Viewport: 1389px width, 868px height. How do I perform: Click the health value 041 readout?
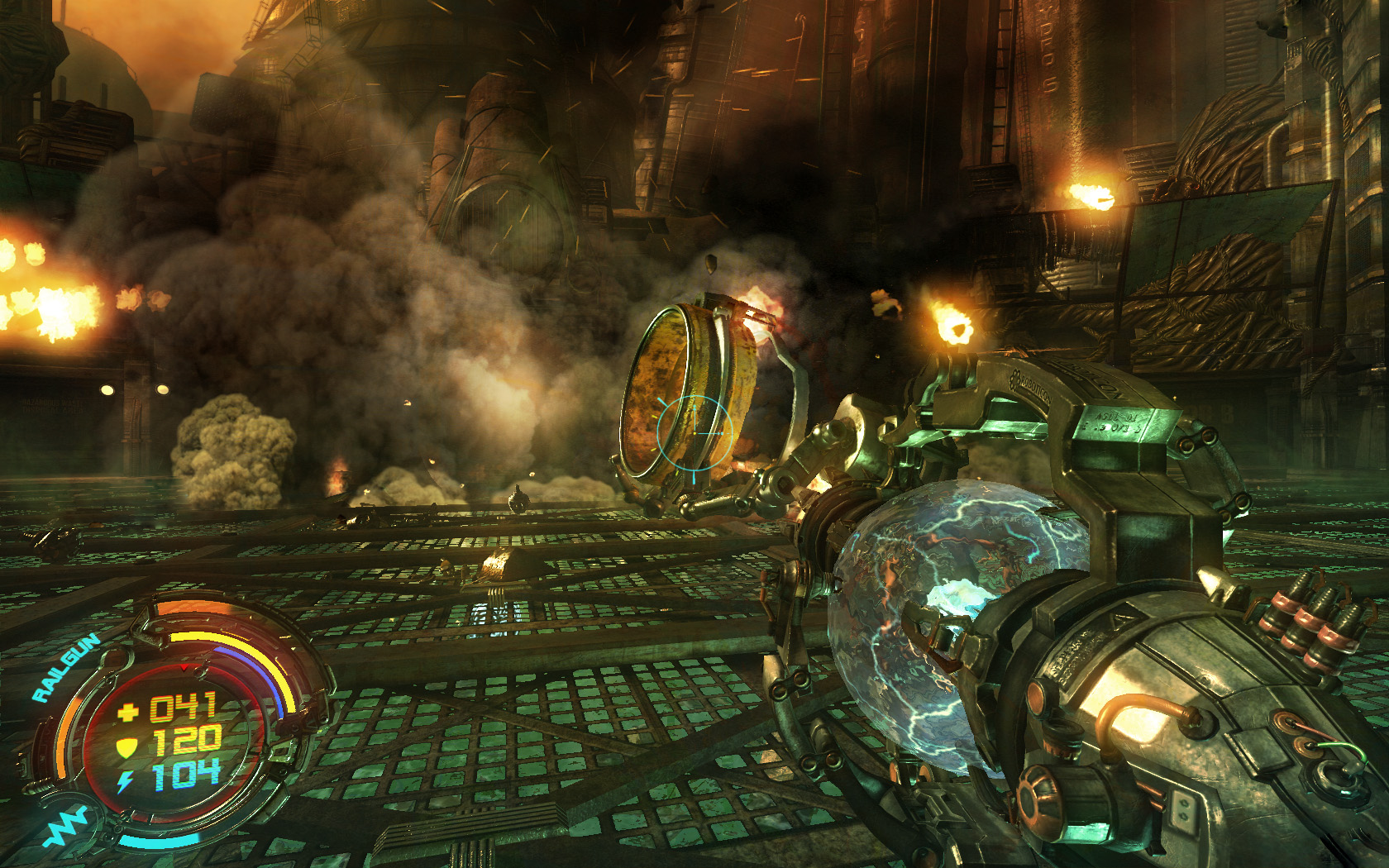pos(183,705)
